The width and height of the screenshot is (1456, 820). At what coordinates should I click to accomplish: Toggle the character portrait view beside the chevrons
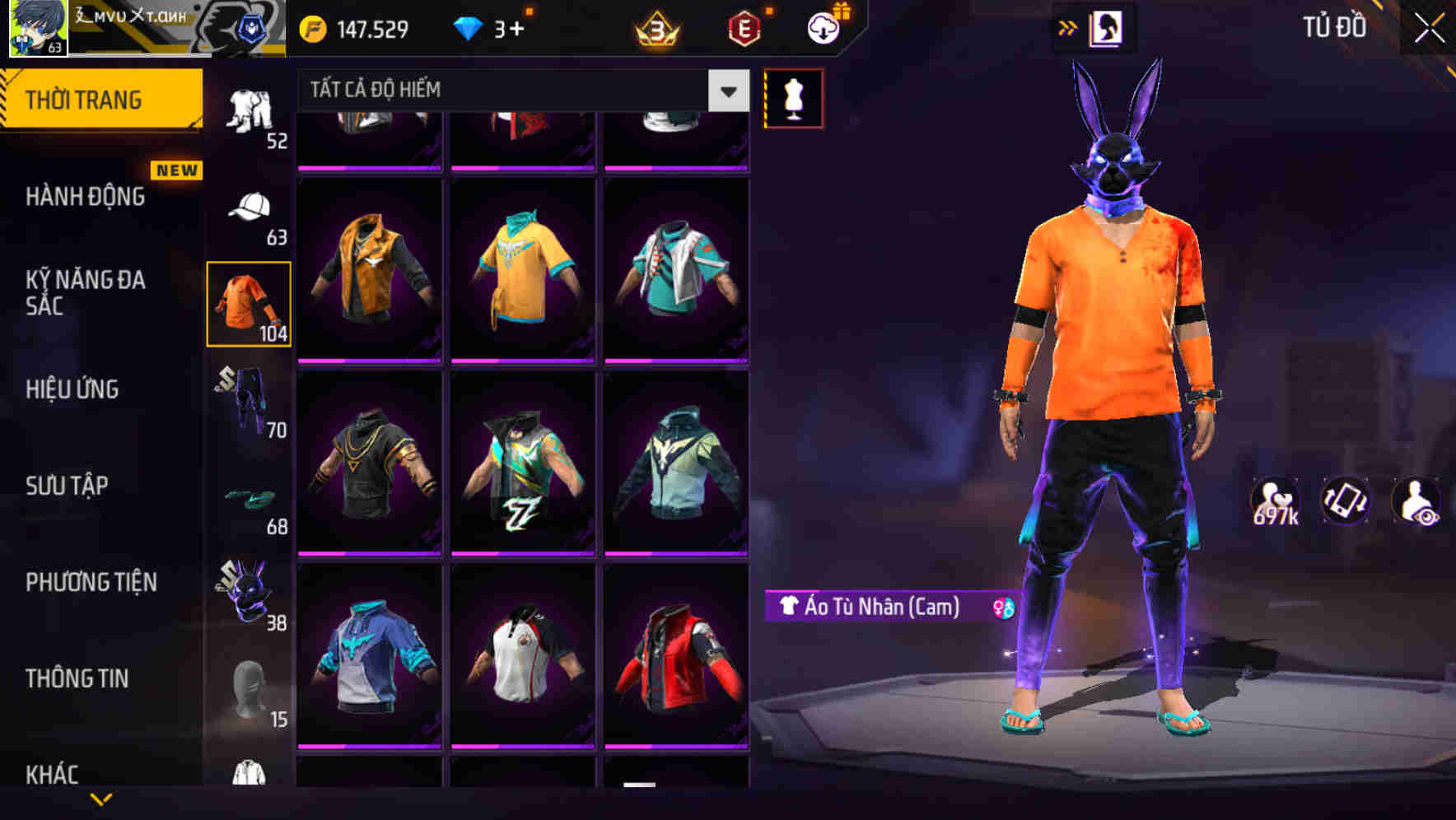click(x=1108, y=27)
